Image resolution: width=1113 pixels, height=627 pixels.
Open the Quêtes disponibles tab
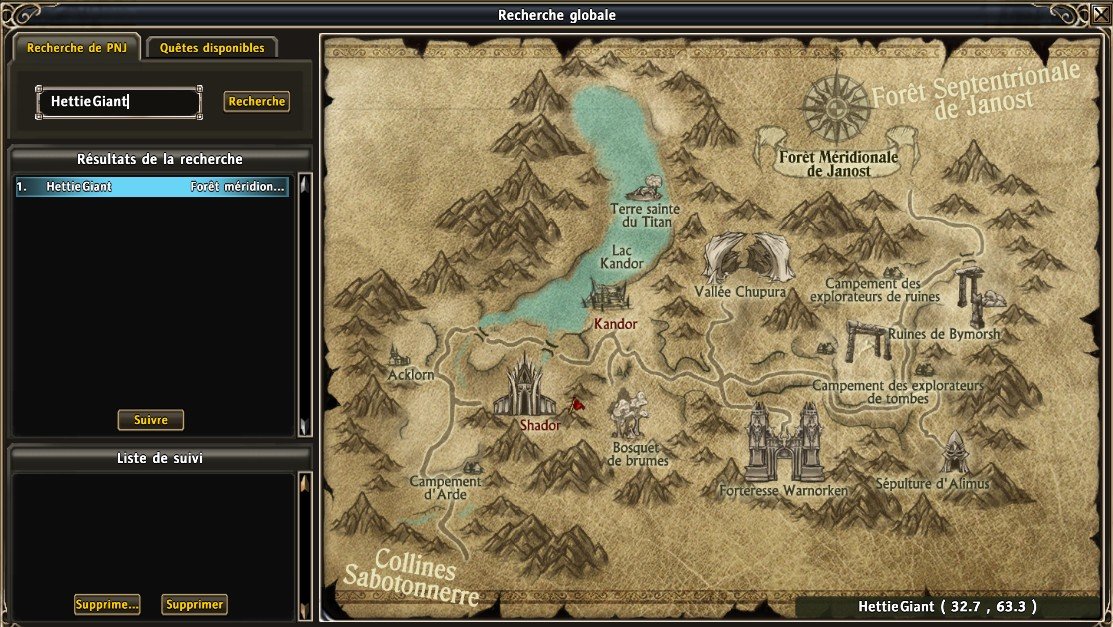pyautogui.click(x=212, y=48)
